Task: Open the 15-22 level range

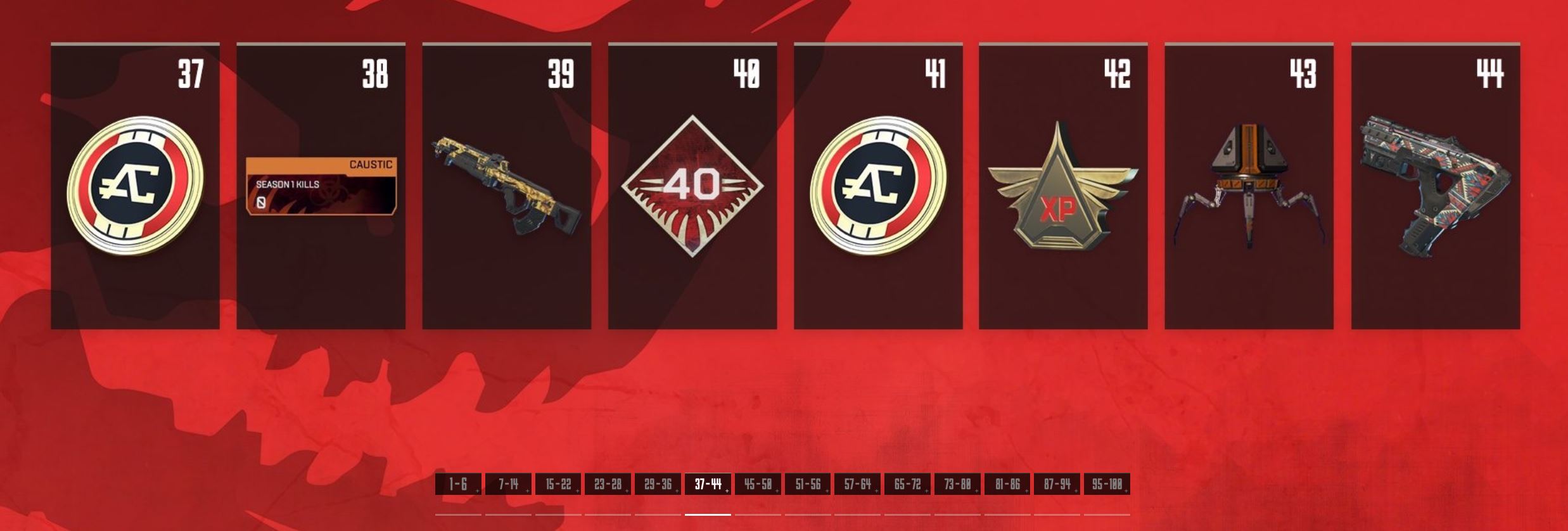Action: click(x=558, y=485)
